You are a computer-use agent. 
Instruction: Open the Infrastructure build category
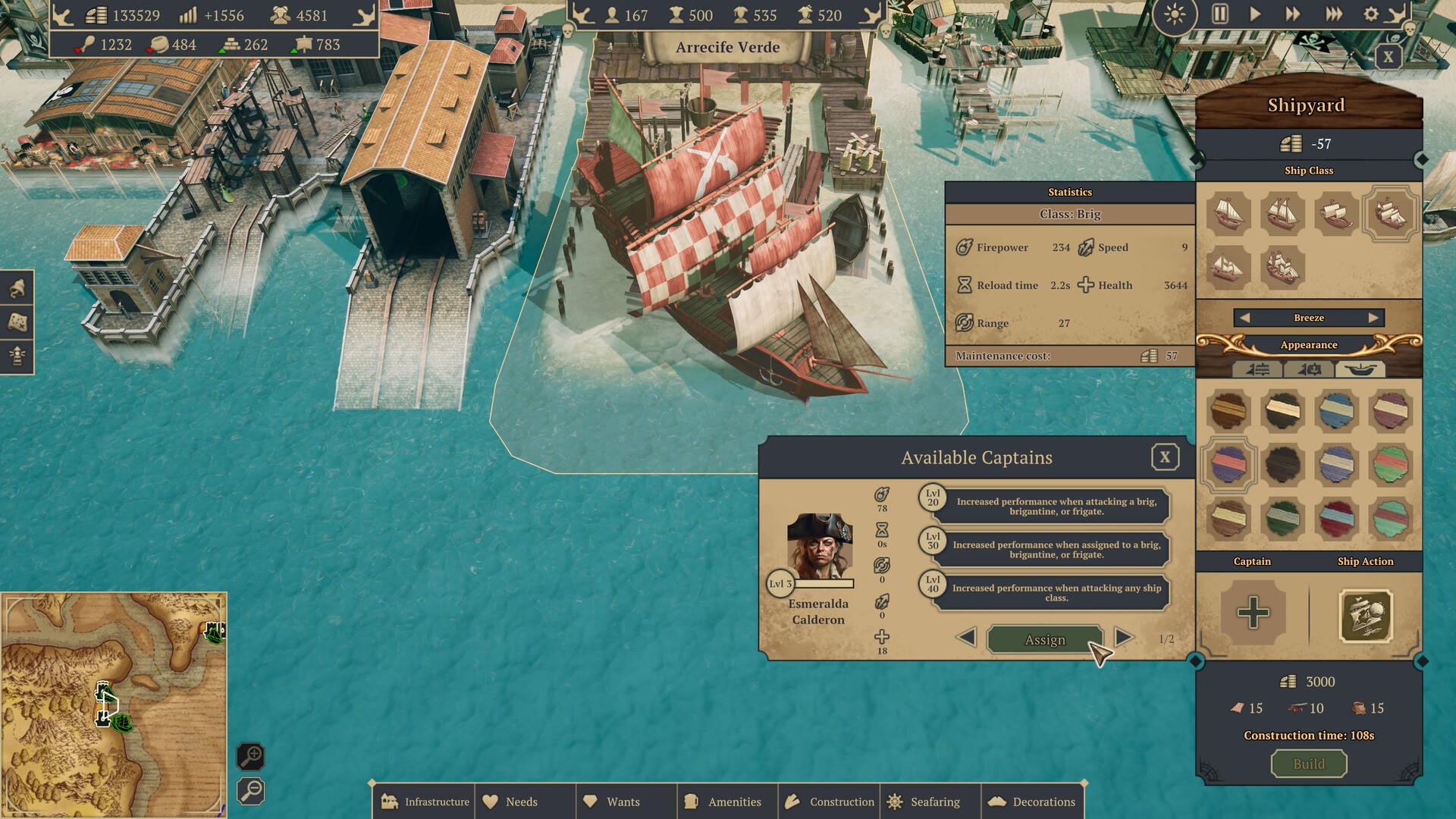pos(425,802)
